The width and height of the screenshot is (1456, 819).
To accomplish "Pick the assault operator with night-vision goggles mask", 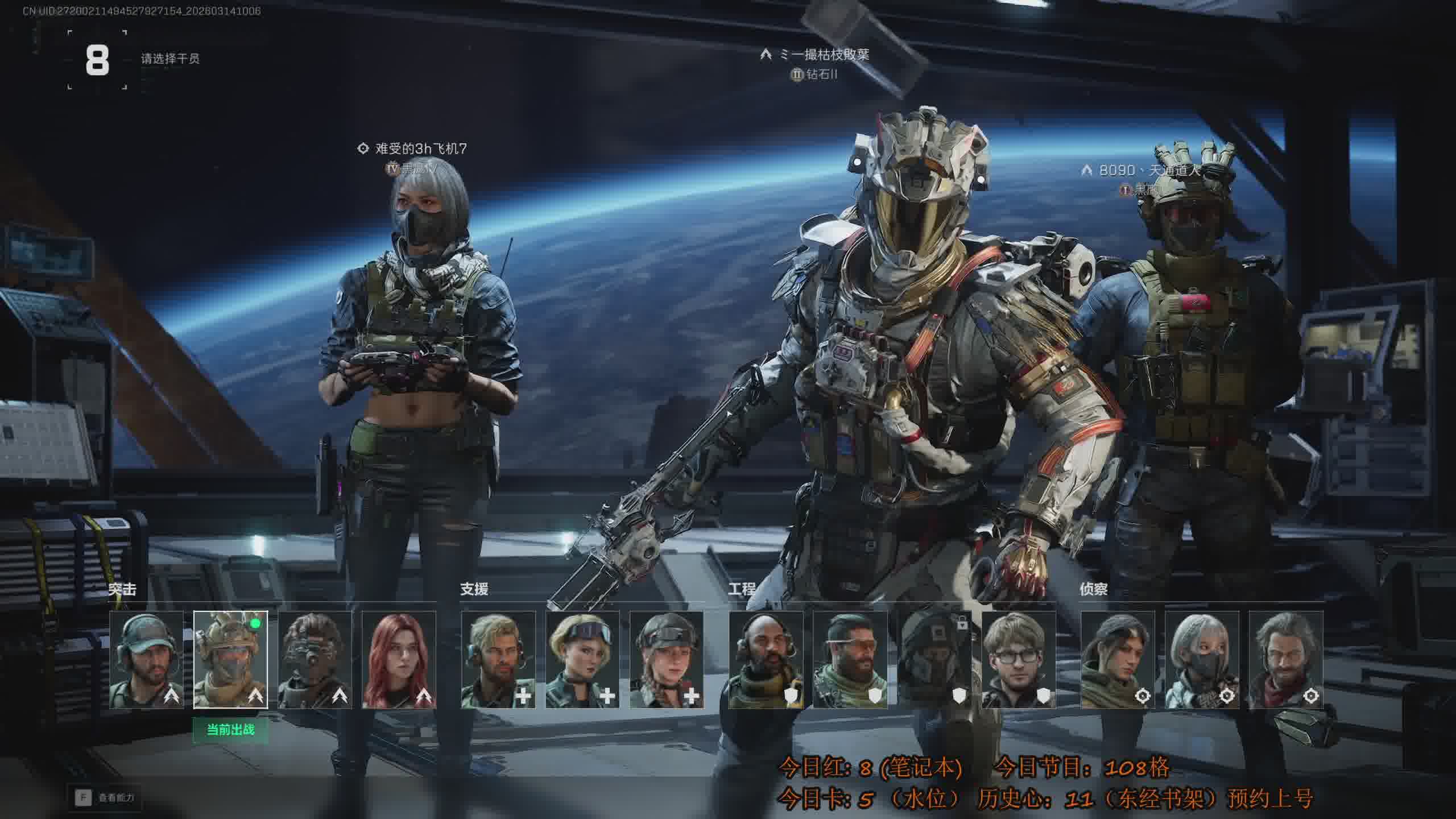I will pos(315,660).
